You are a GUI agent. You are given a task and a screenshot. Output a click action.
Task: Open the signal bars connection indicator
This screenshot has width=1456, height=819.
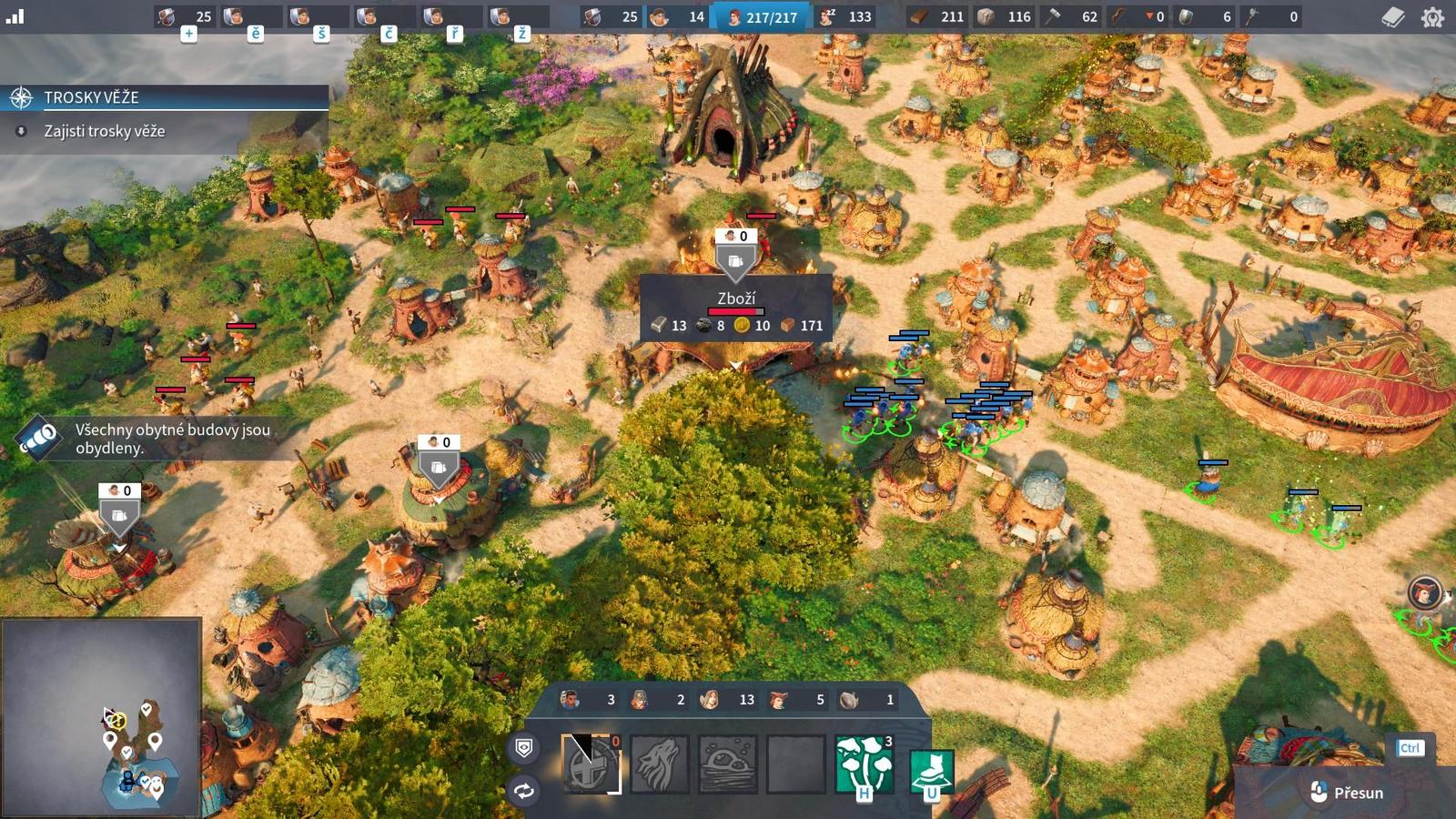click(x=15, y=16)
